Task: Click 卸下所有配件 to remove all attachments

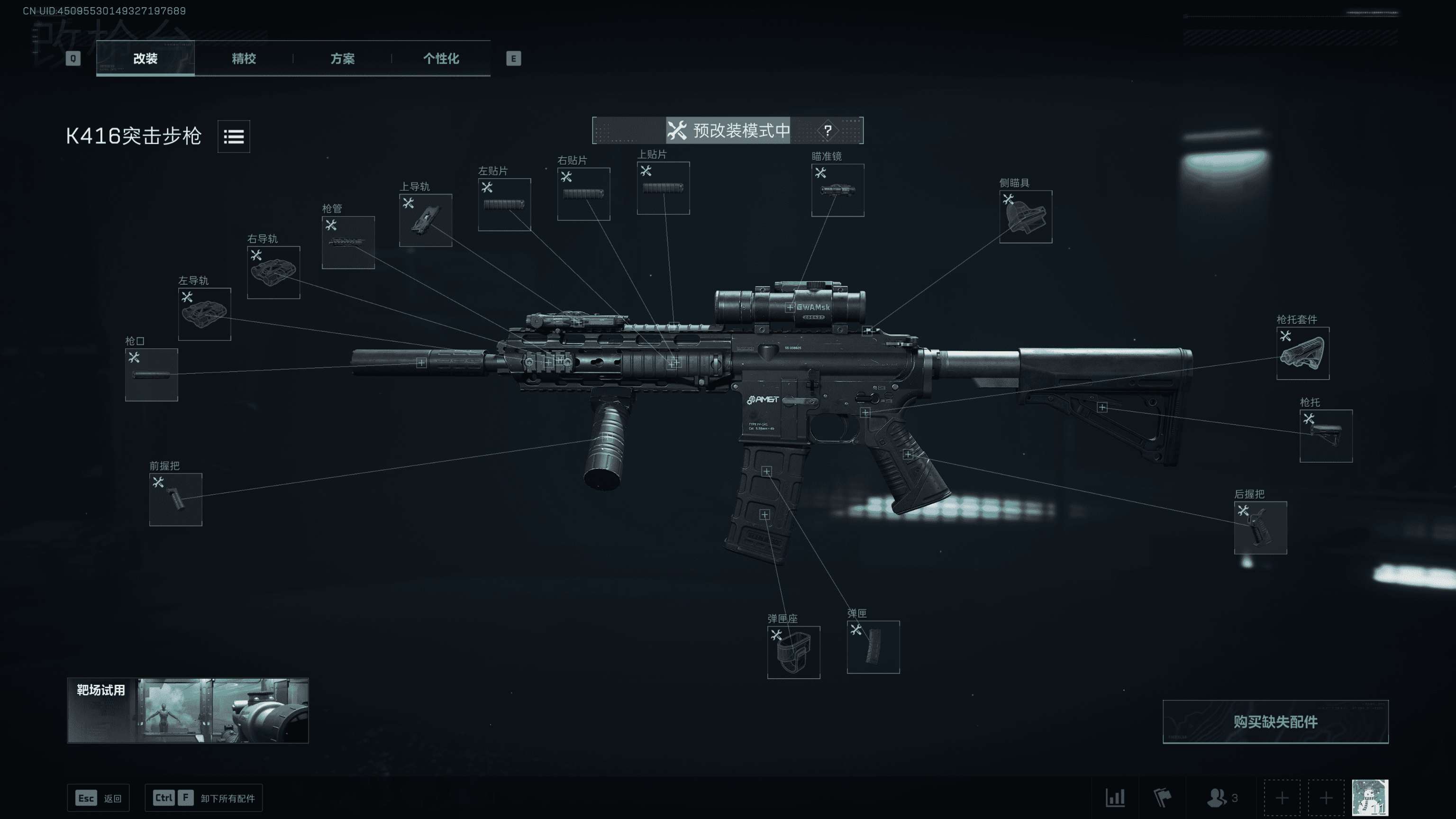Action: pyautogui.click(x=203, y=798)
